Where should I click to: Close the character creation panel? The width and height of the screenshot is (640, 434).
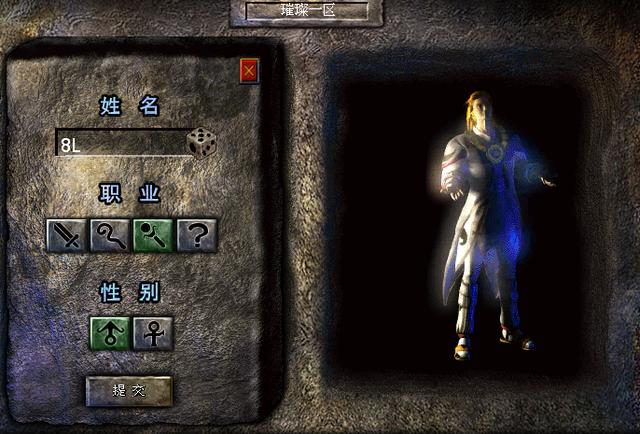[x=249, y=71]
